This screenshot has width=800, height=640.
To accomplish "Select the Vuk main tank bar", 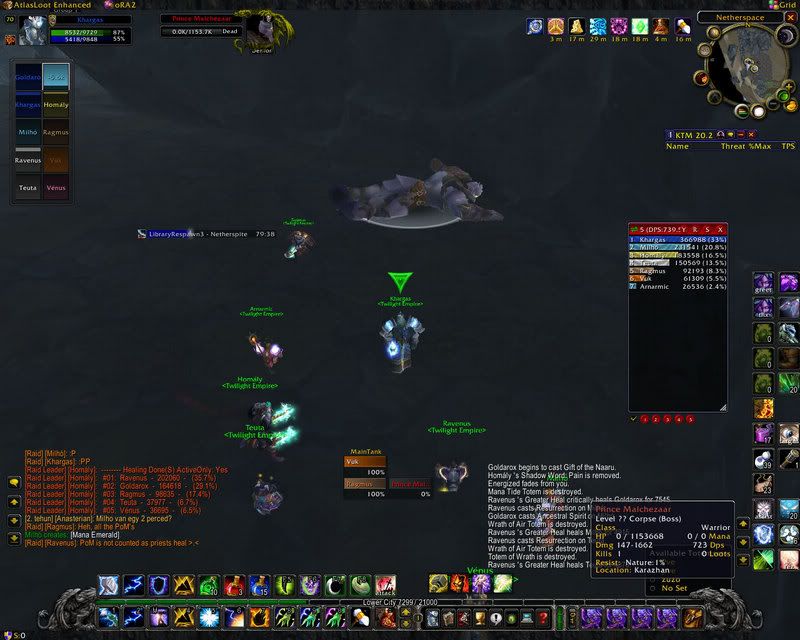I will (365, 462).
